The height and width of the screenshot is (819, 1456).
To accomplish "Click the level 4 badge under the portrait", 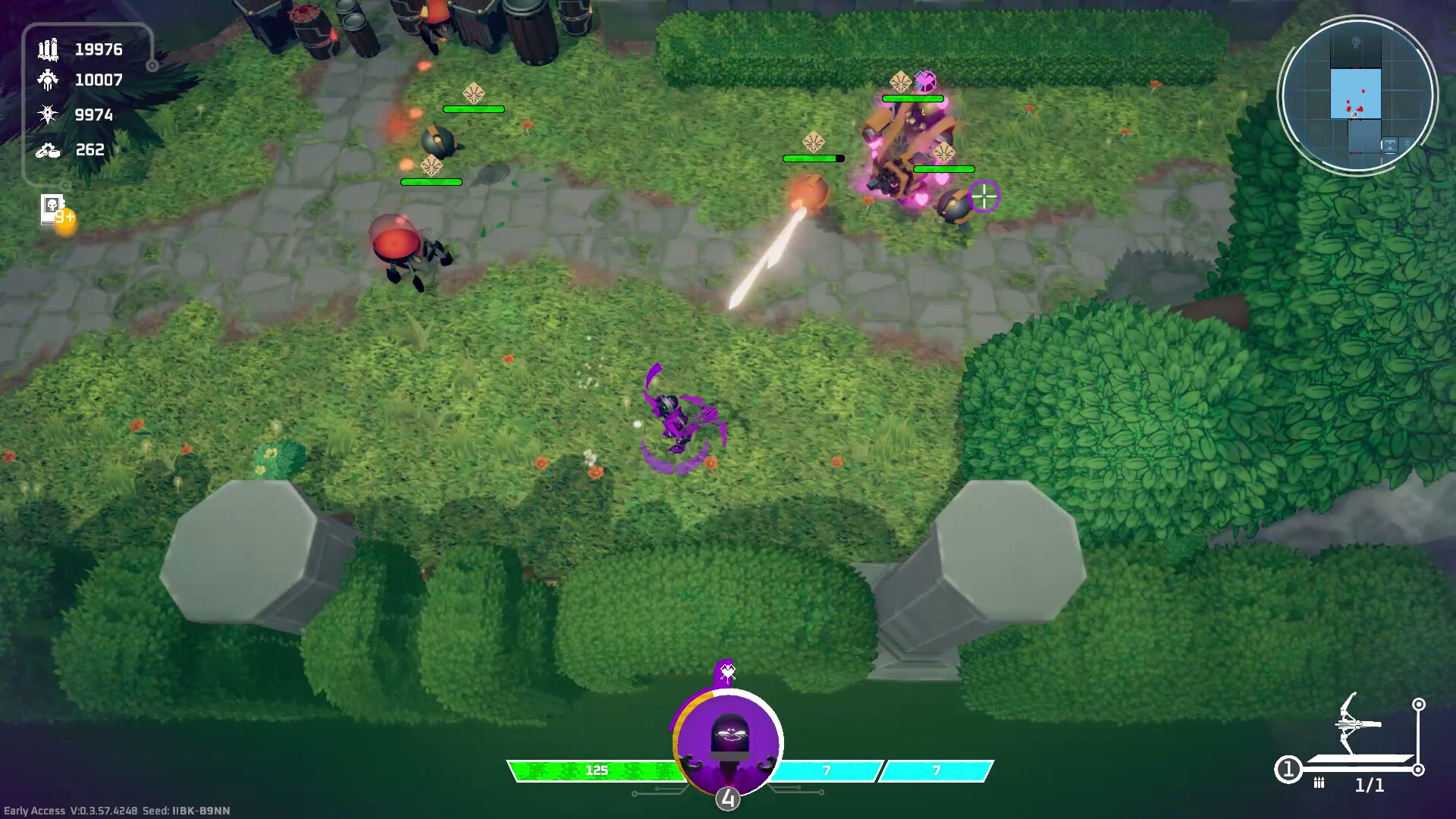I will point(729,798).
